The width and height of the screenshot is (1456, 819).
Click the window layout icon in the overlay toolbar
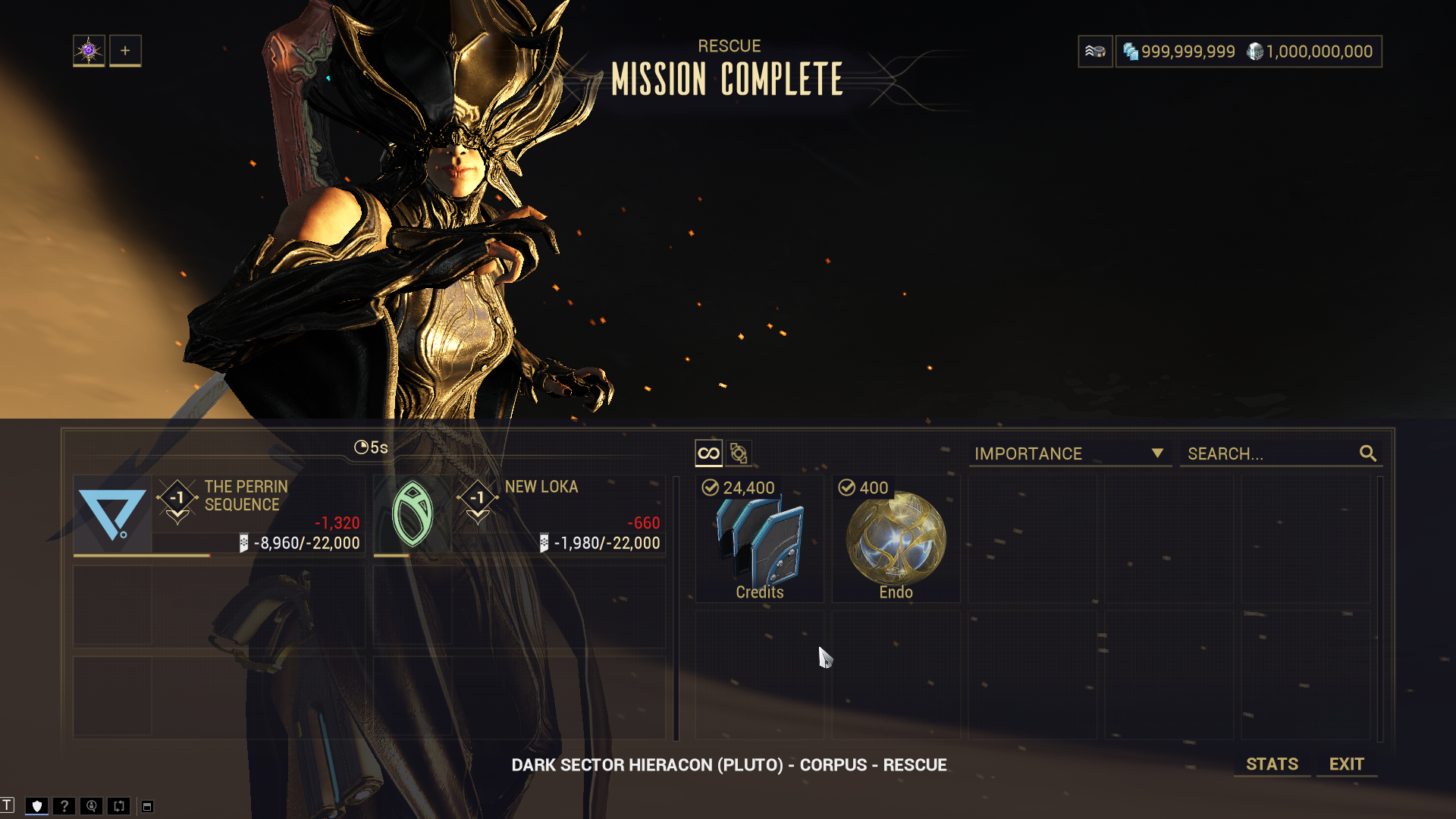(x=147, y=806)
